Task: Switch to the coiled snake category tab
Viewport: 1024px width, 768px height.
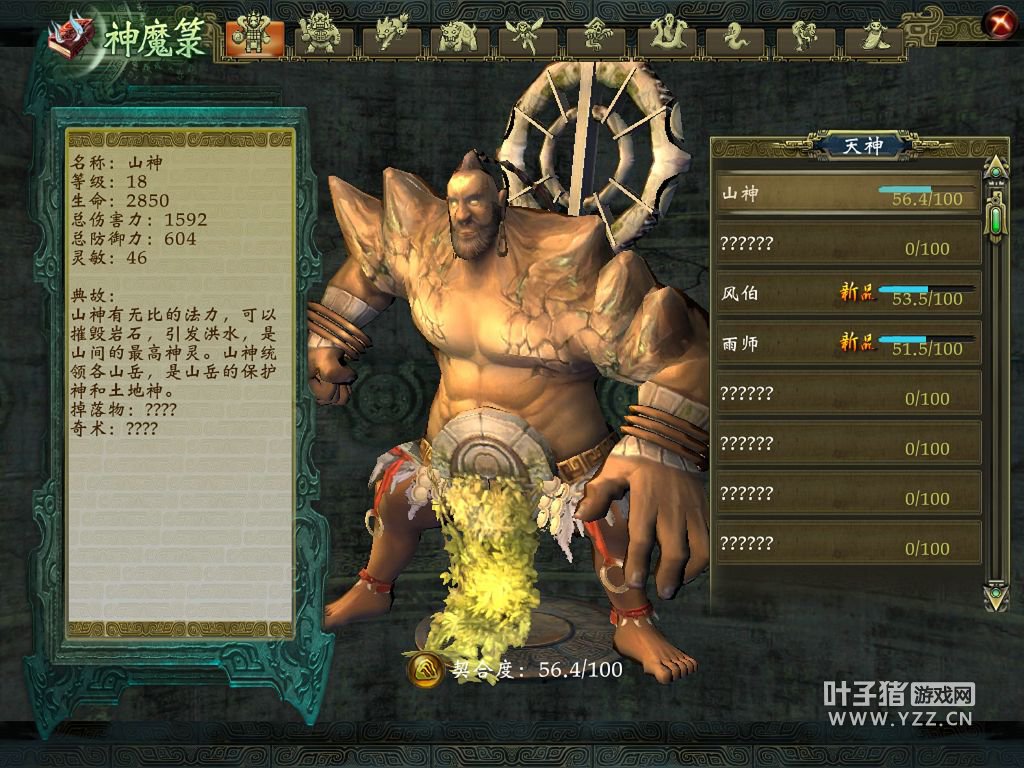Action: click(732, 37)
